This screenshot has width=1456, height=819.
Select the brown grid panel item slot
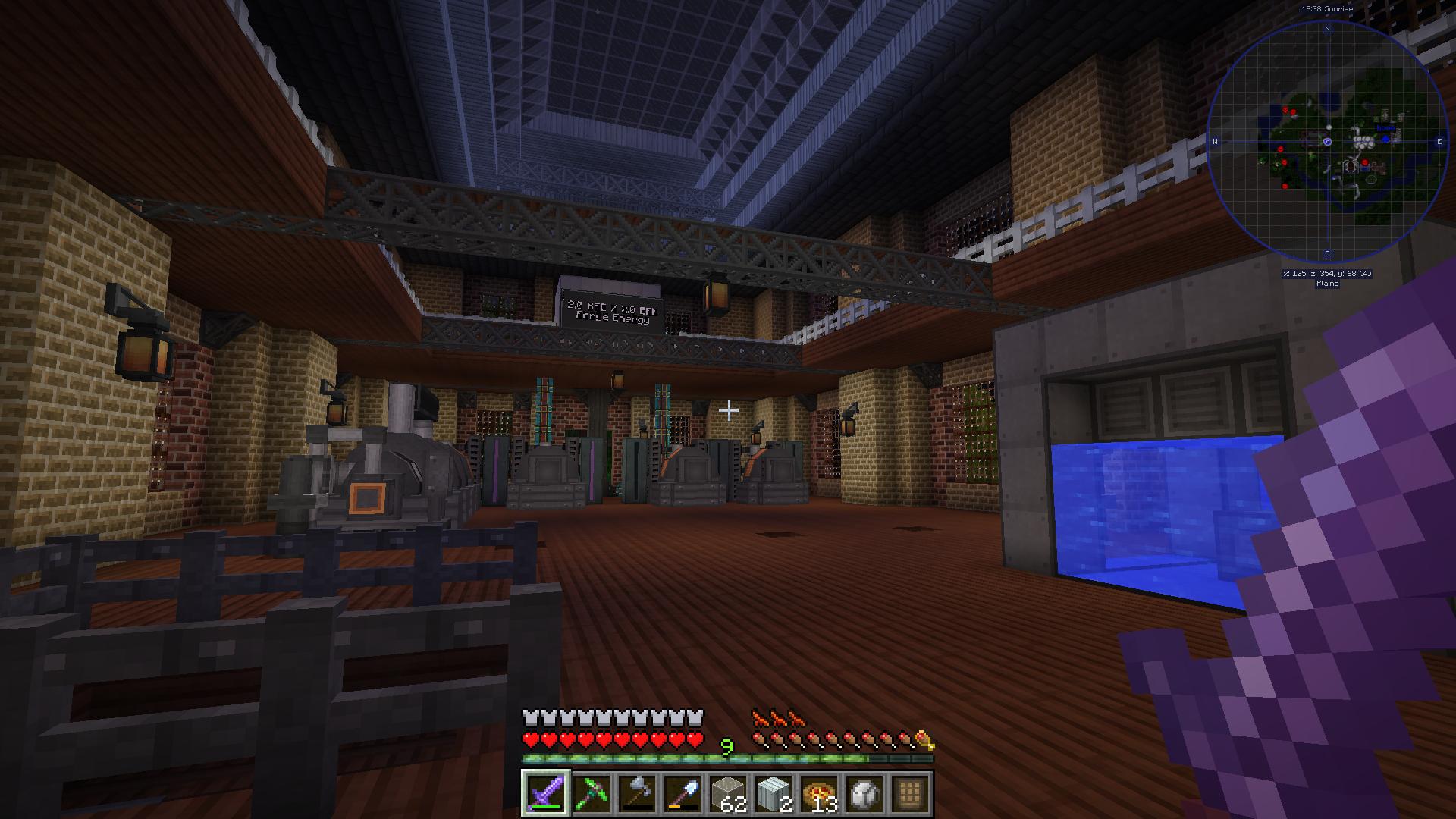[x=911, y=793]
